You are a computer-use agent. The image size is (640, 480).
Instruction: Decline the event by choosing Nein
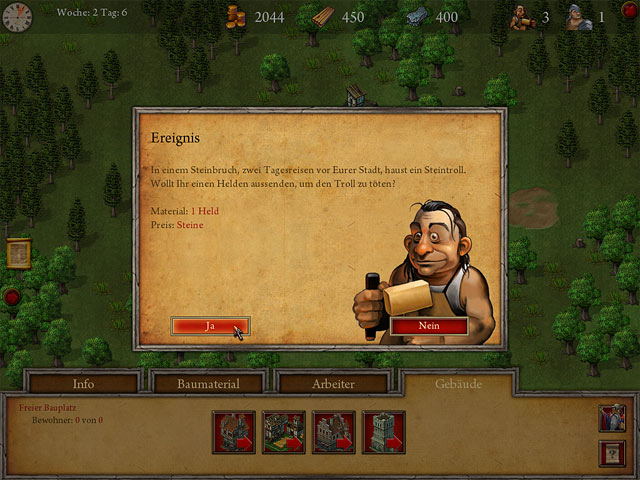[x=428, y=326]
